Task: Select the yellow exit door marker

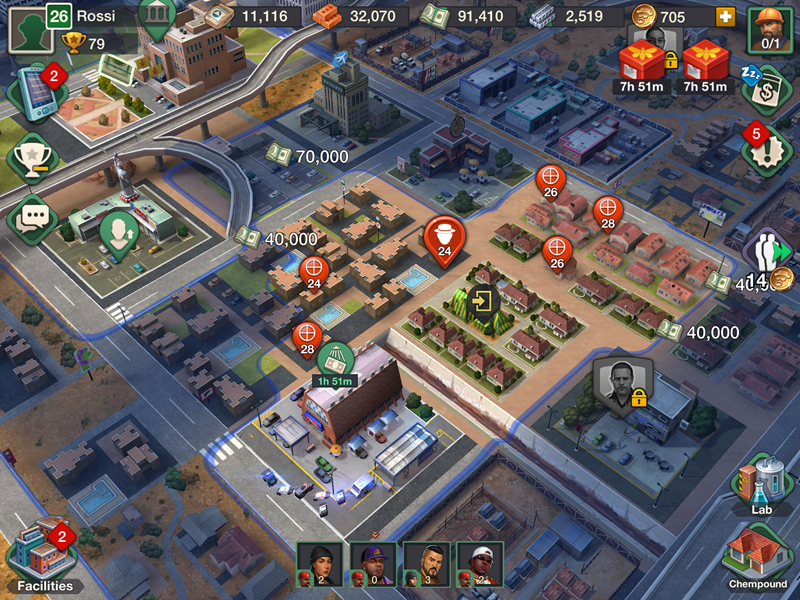Action: [x=483, y=300]
